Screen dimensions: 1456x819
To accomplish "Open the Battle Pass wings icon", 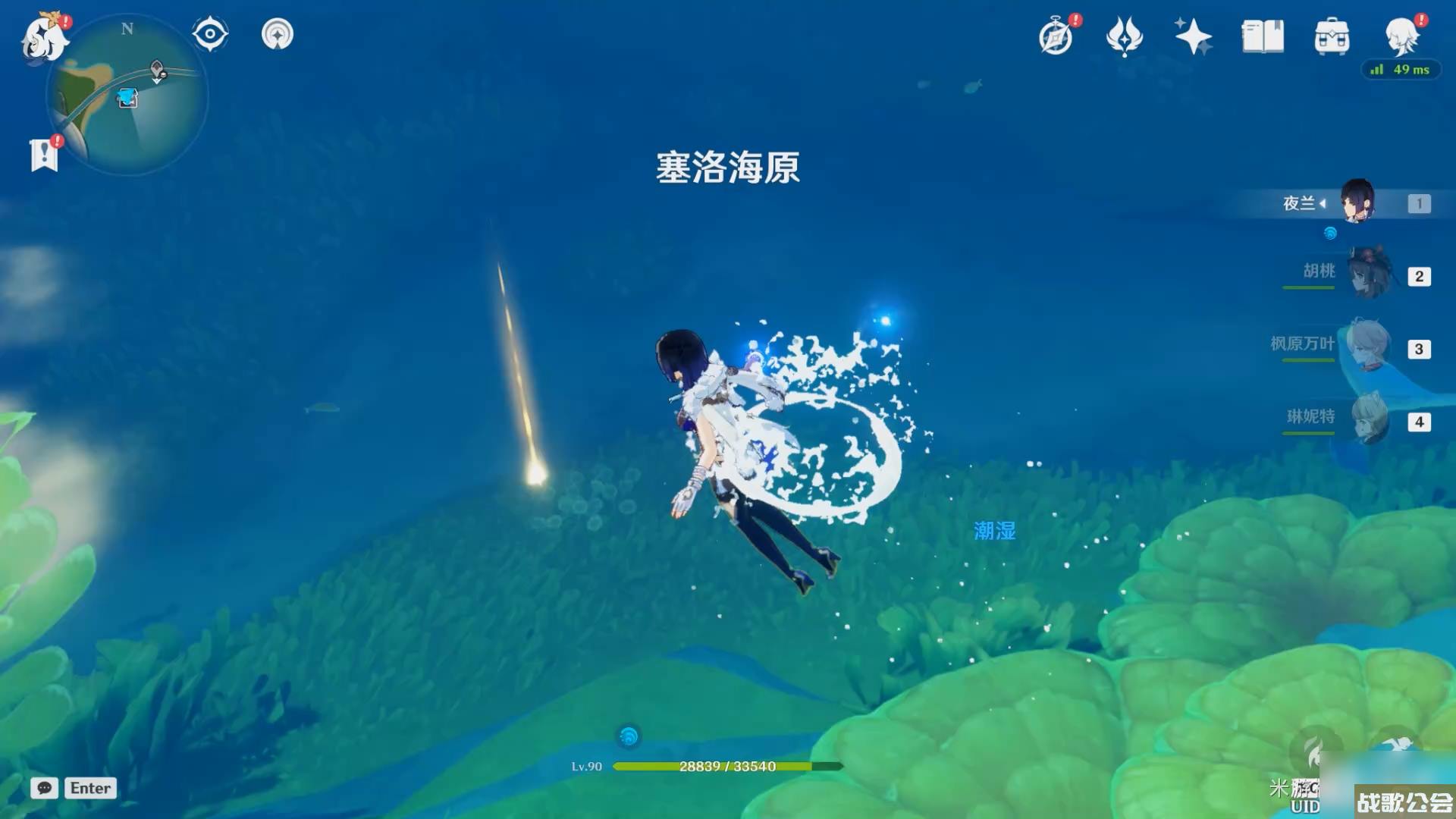I will tap(1125, 36).
